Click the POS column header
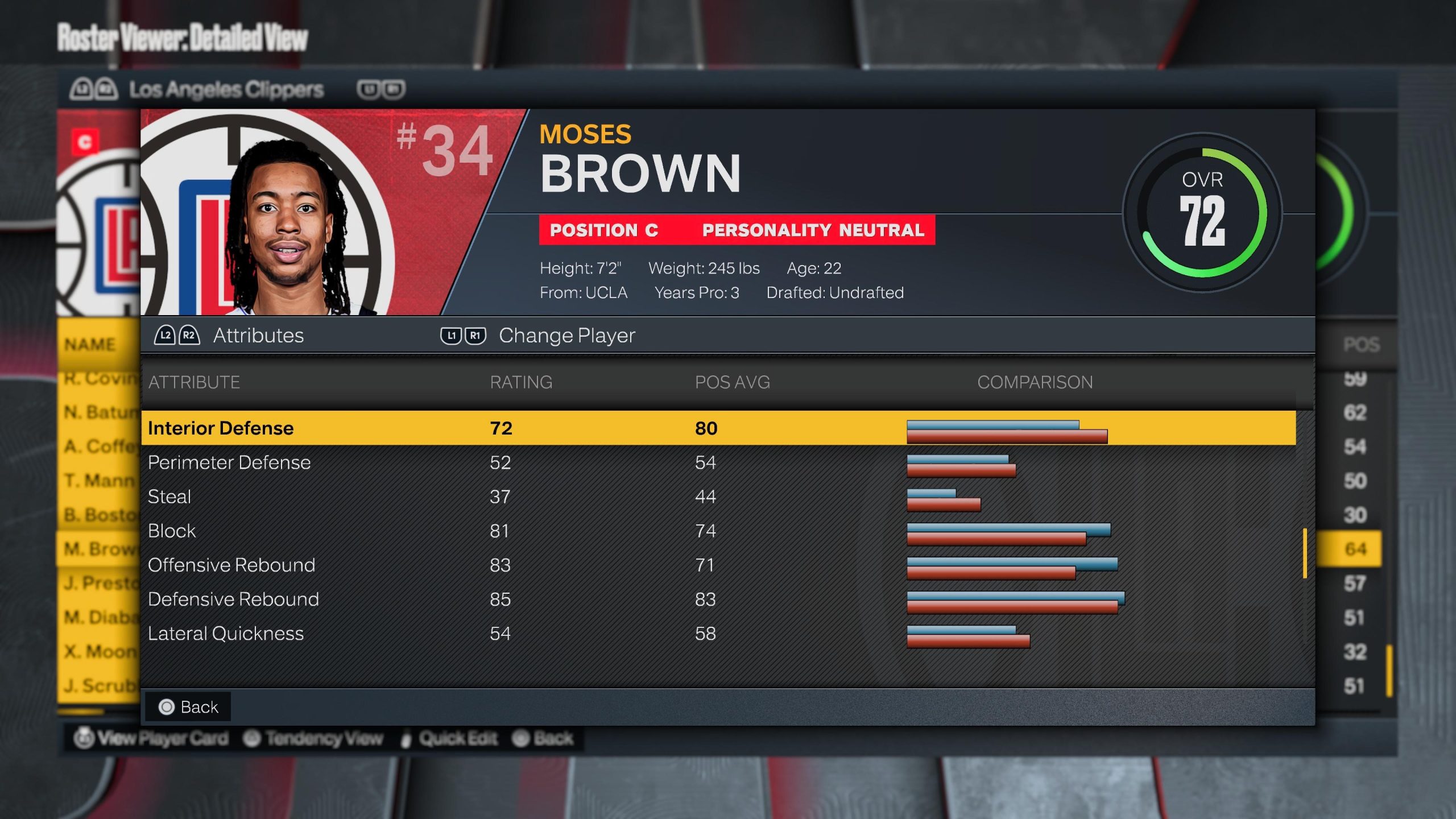 point(1361,344)
